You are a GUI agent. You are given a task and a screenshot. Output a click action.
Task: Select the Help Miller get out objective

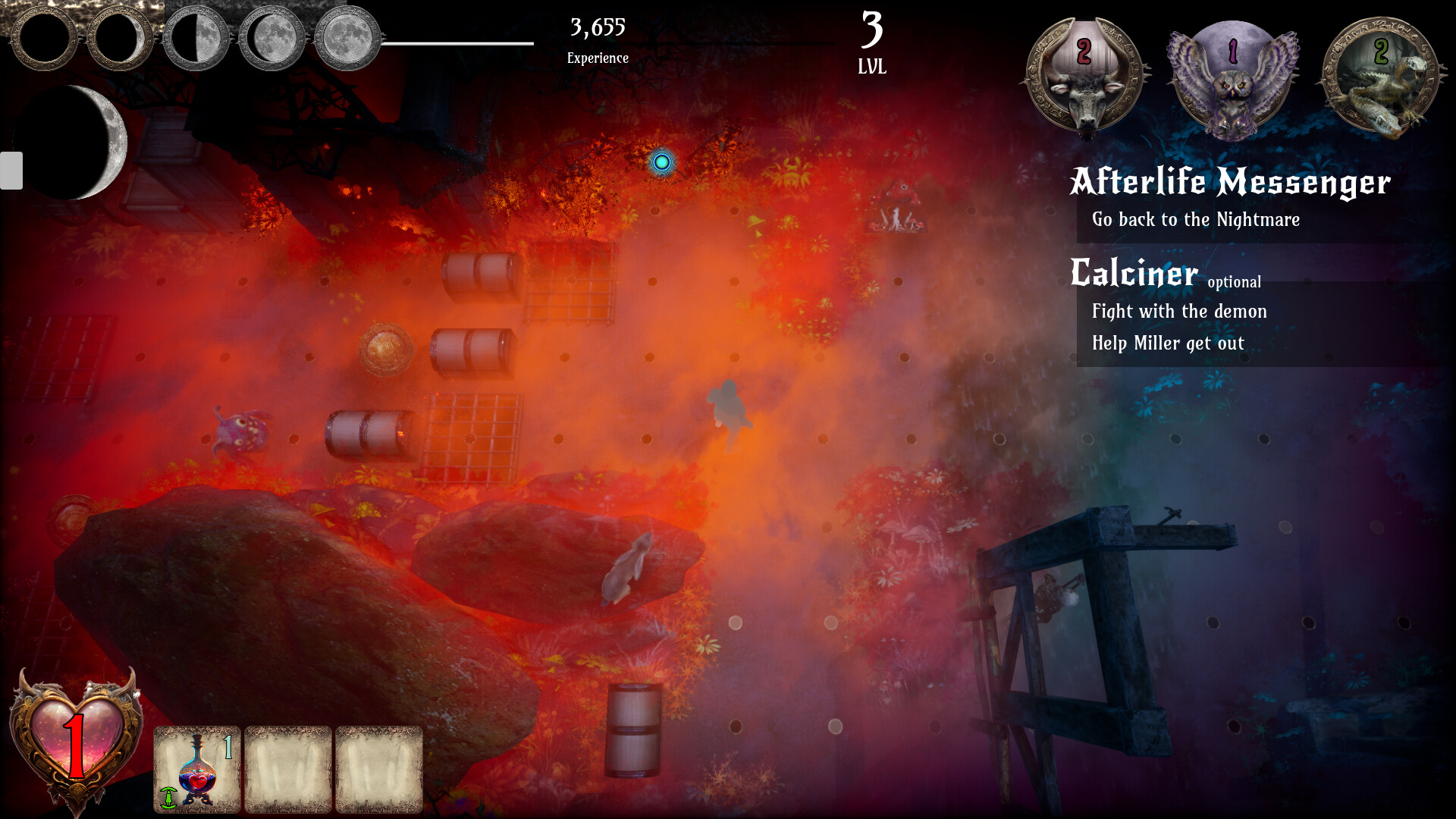[x=1168, y=343]
